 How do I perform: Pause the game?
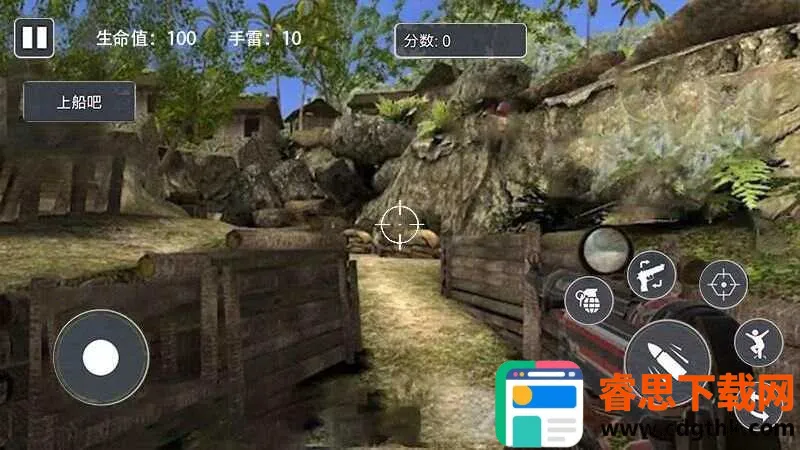34,38
